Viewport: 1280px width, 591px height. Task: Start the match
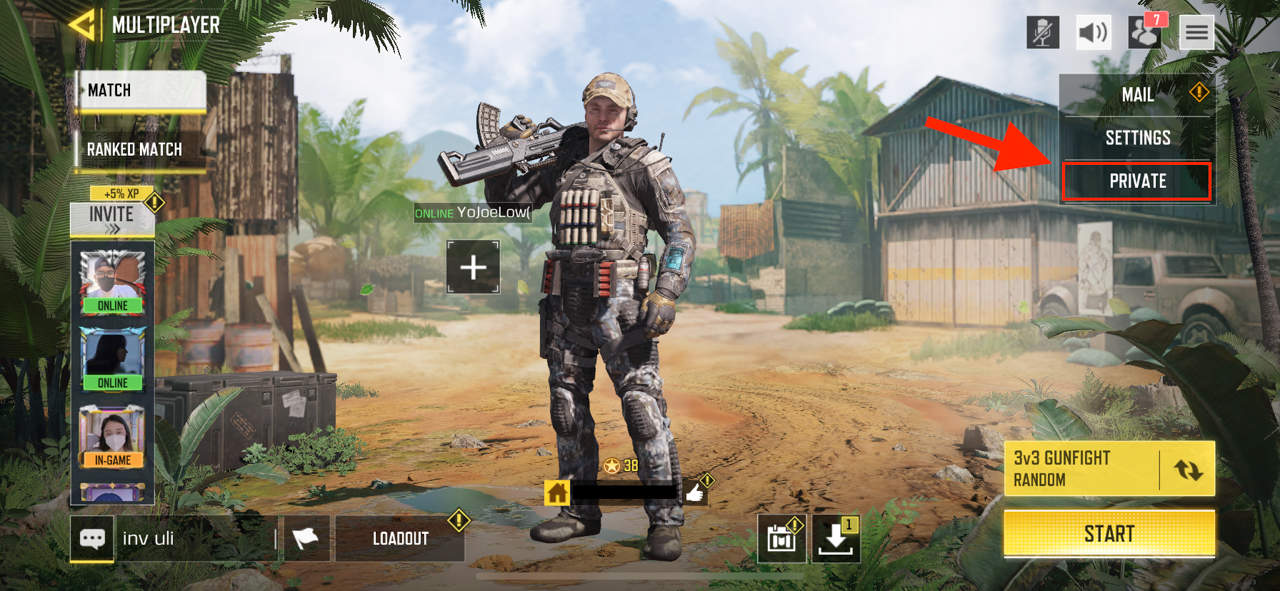pyautogui.click(x=1109, y=533)
